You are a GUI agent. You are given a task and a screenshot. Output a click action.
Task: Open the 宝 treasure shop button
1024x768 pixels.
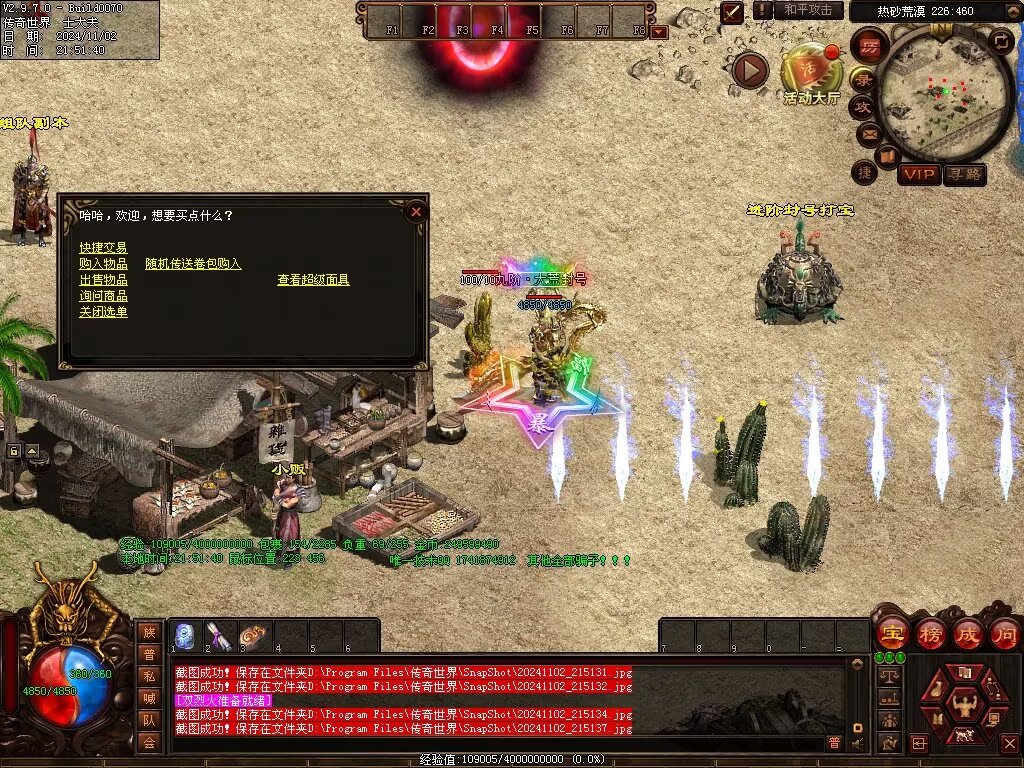[891, 633]
